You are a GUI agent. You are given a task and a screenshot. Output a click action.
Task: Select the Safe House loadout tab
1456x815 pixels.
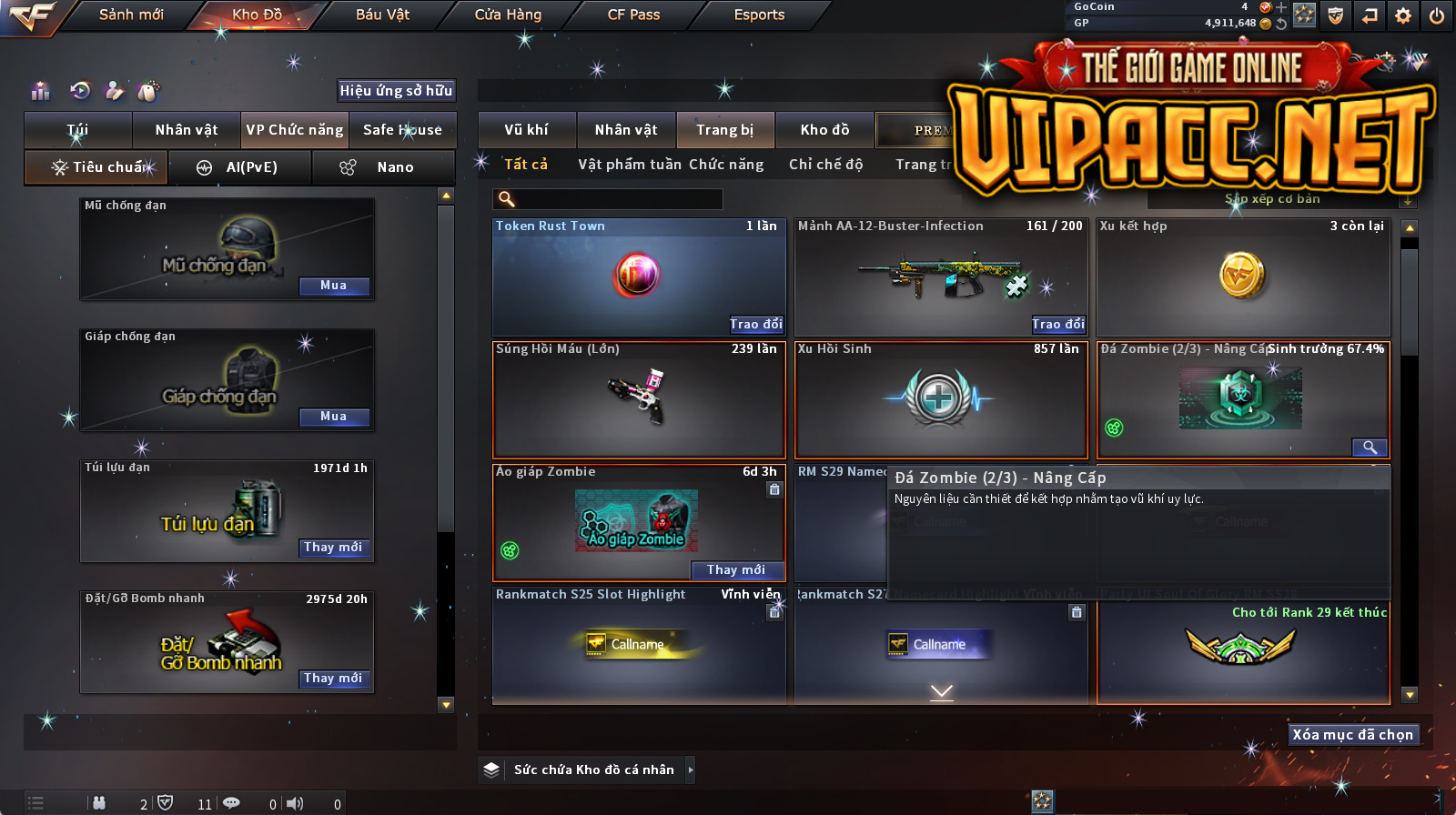tap(402, 130)
